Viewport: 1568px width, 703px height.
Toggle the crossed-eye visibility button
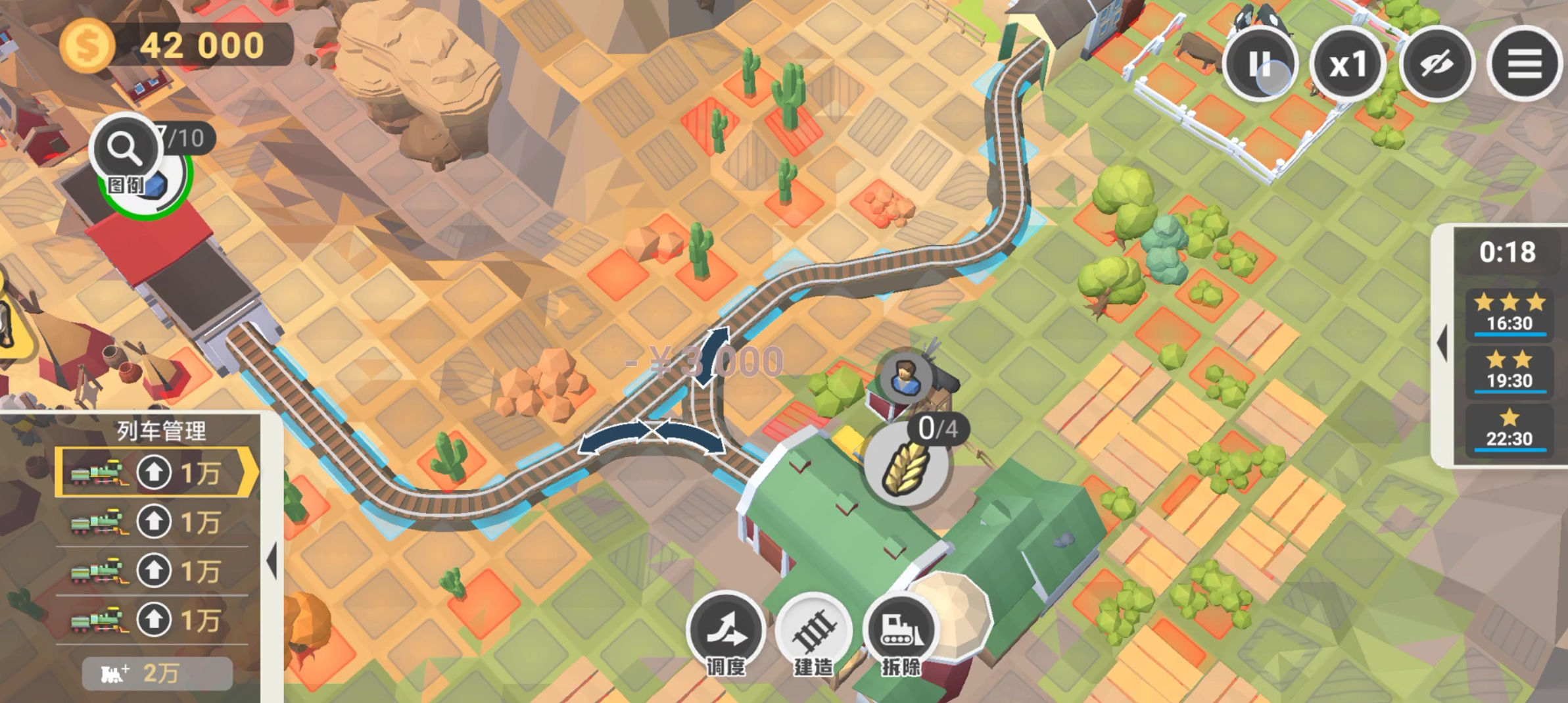click(1437, 64)
